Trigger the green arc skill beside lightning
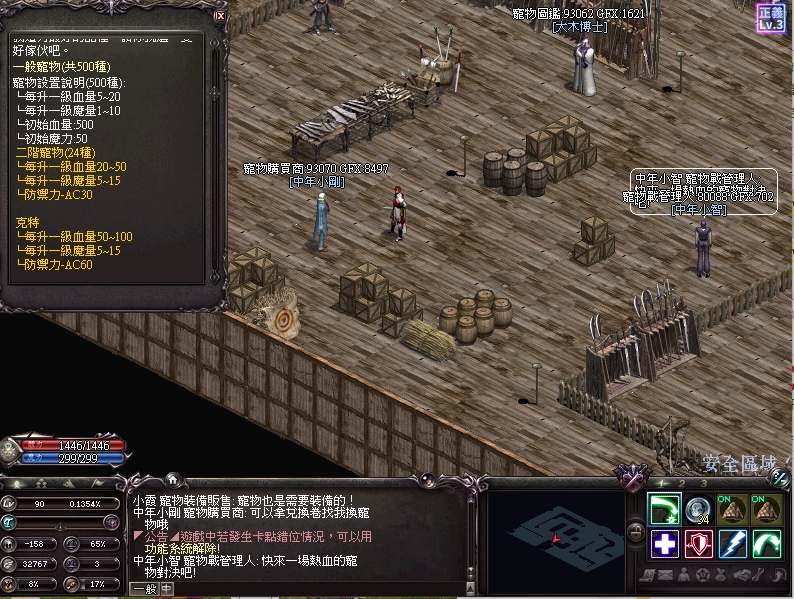The width and height of the screenshot is (794, 599). 767,544
